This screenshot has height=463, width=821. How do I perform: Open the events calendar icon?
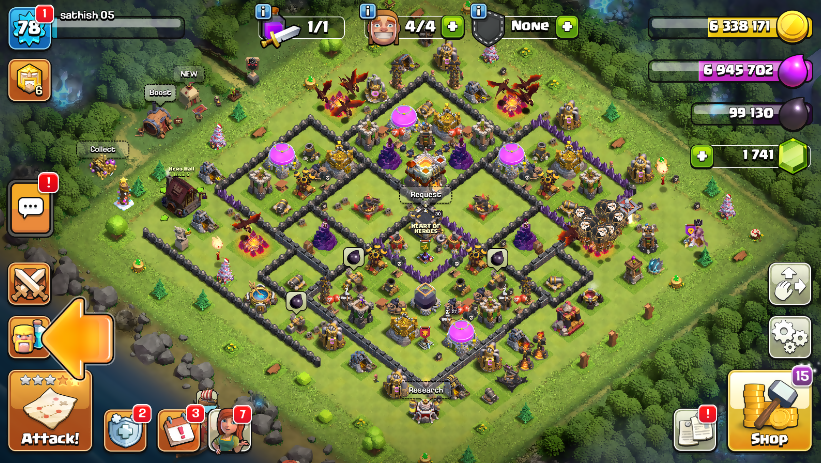pyautogui.click(x=178, y=430)
